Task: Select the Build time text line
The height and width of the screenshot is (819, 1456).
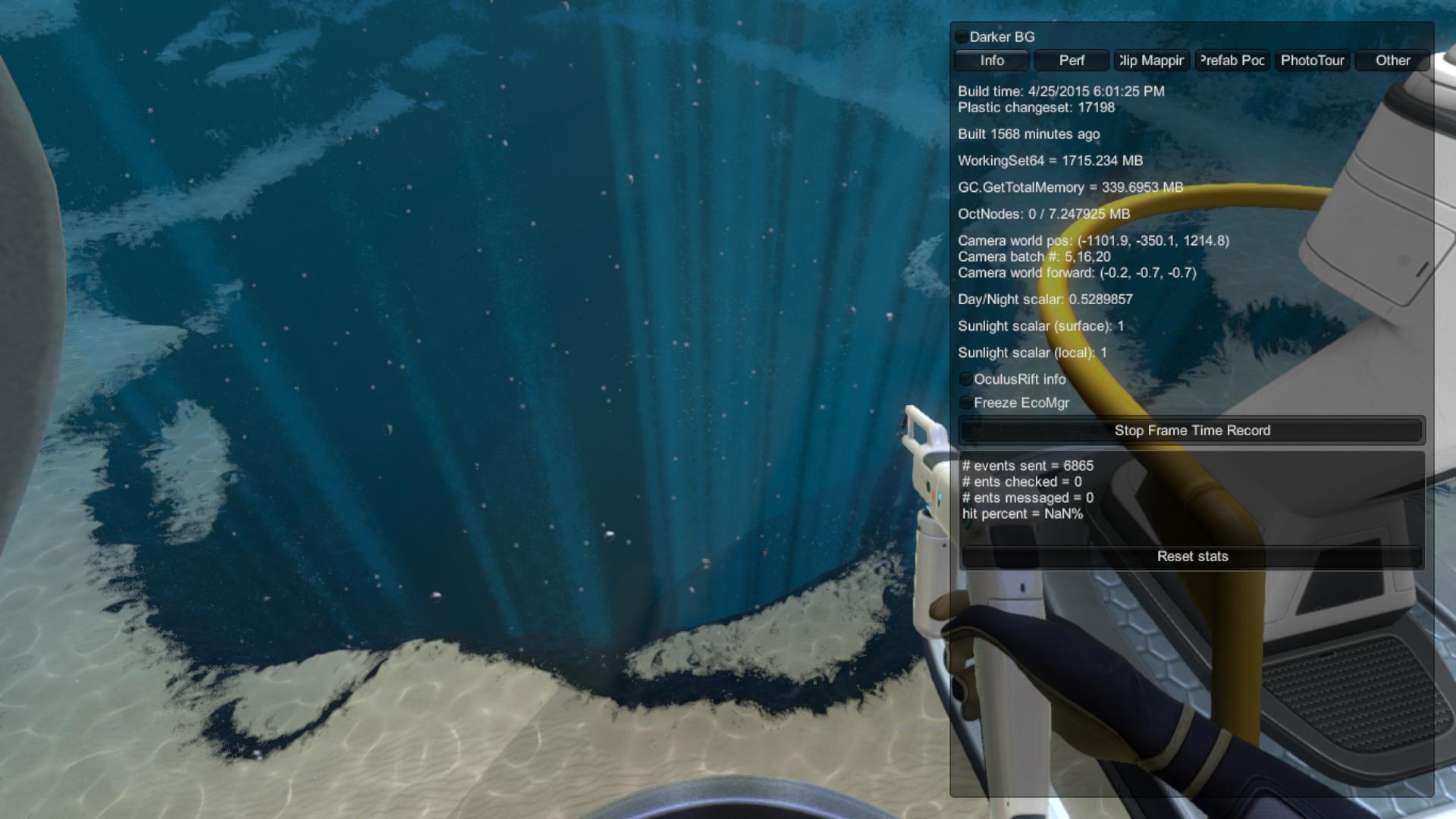Action: point(1062,90)
